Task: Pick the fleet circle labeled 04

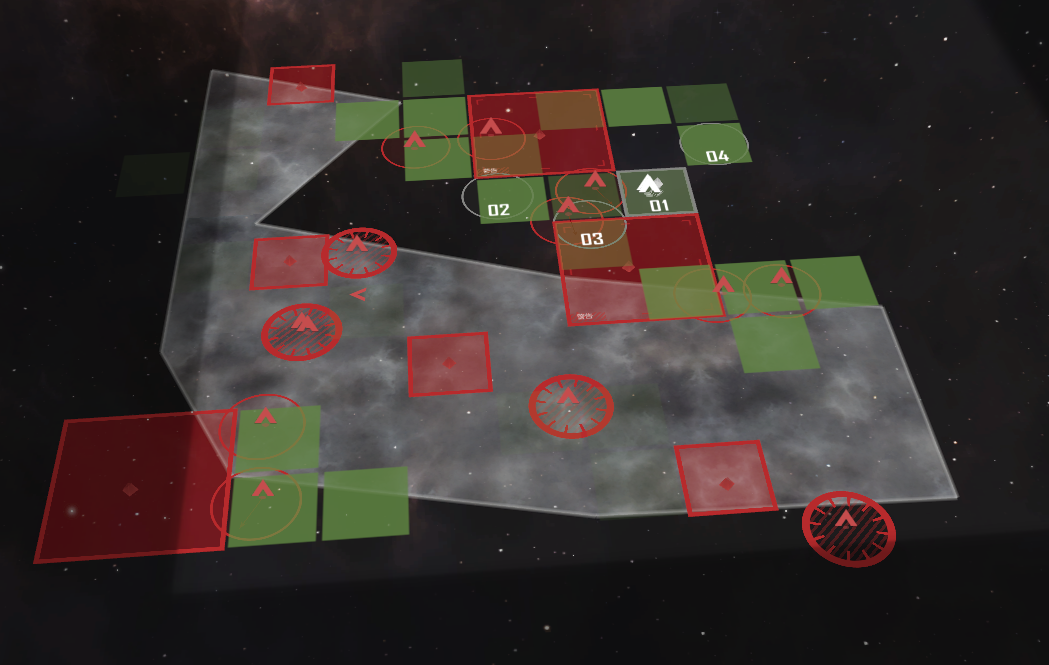Action: 714,146
